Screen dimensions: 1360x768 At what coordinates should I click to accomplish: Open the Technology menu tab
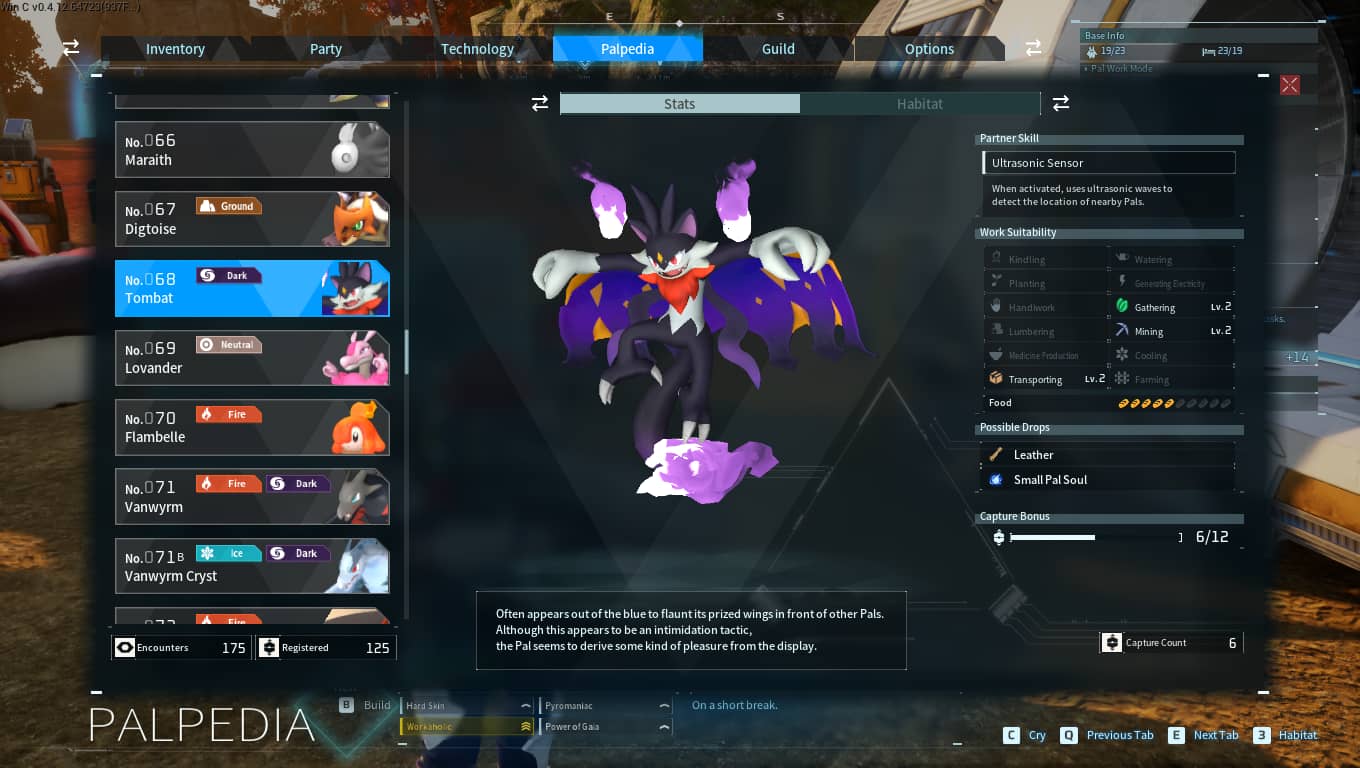pos(477,48)
